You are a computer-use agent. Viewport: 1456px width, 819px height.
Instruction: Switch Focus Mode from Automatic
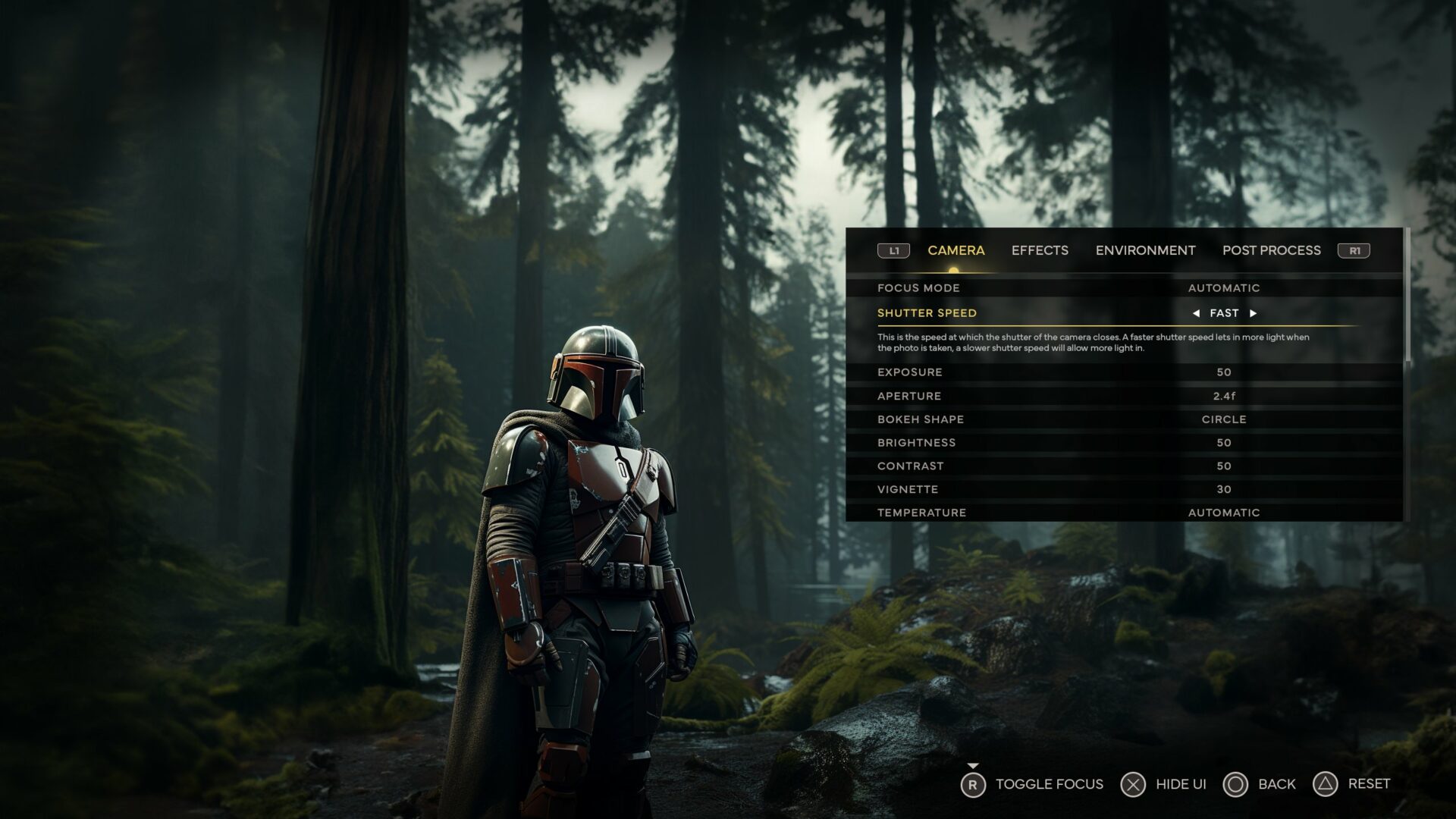tap(1224, 287)
